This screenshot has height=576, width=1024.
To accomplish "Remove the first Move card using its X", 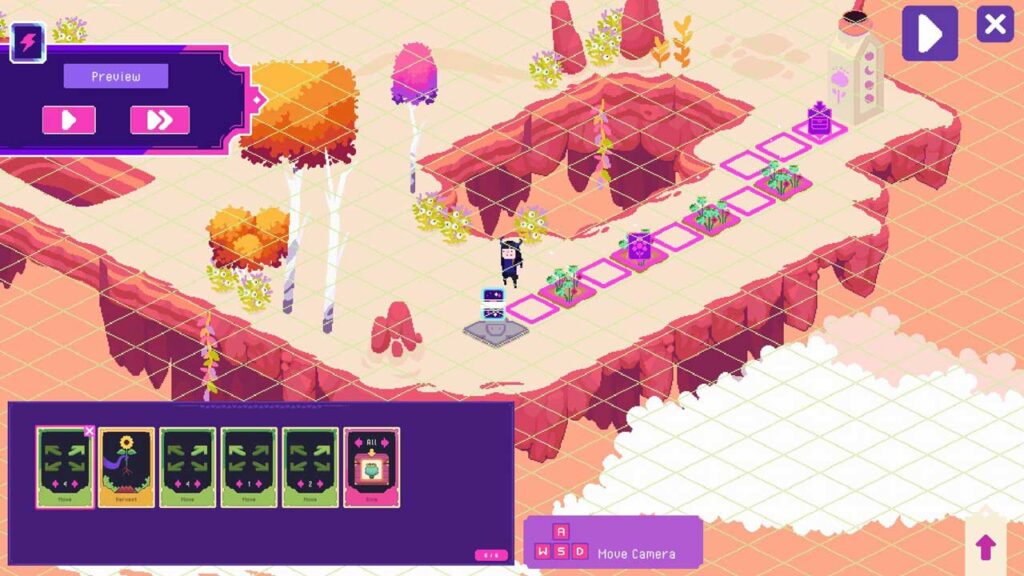I will [89, 431].
